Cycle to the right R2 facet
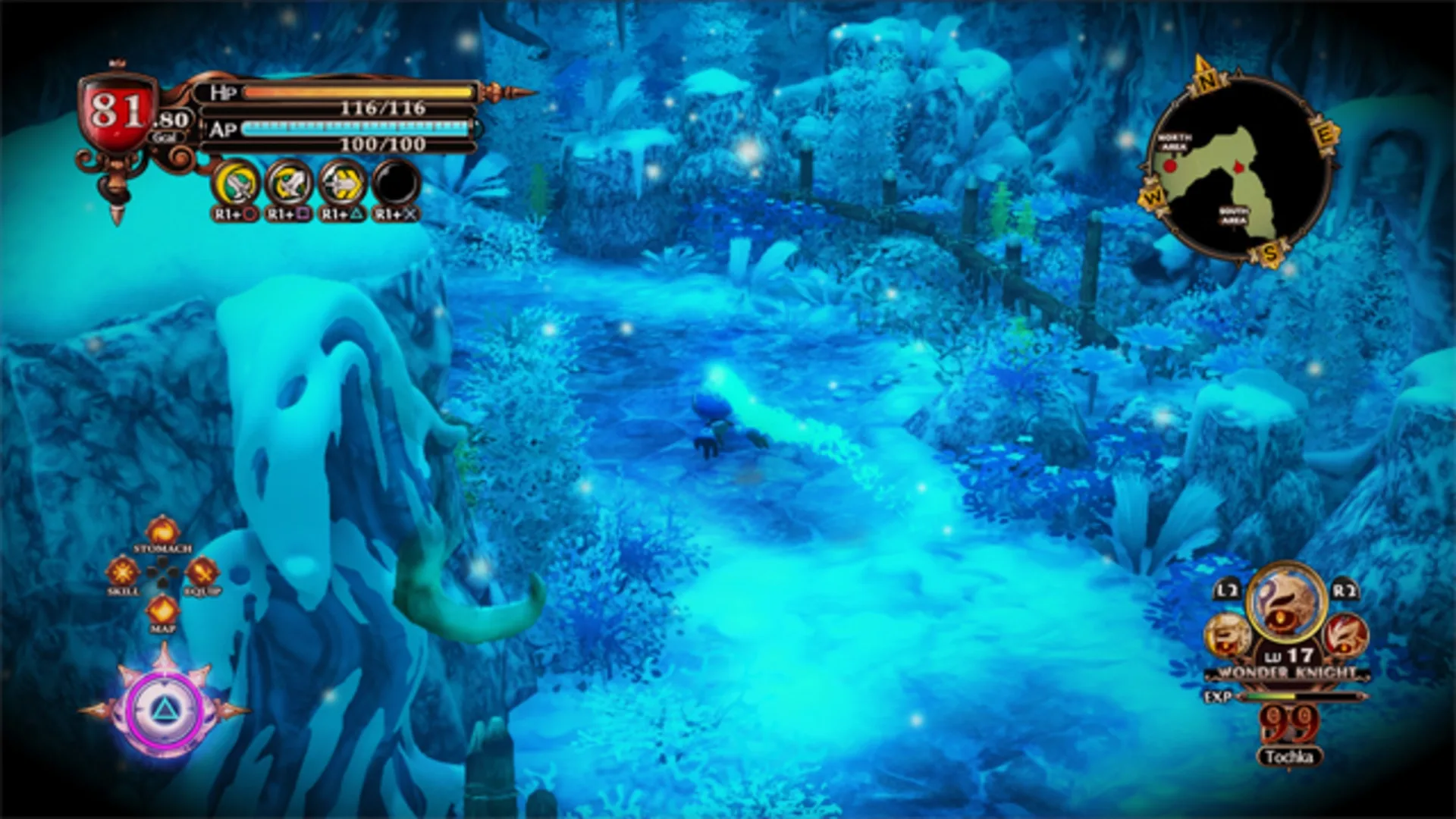 click(x=1345, y=636)
